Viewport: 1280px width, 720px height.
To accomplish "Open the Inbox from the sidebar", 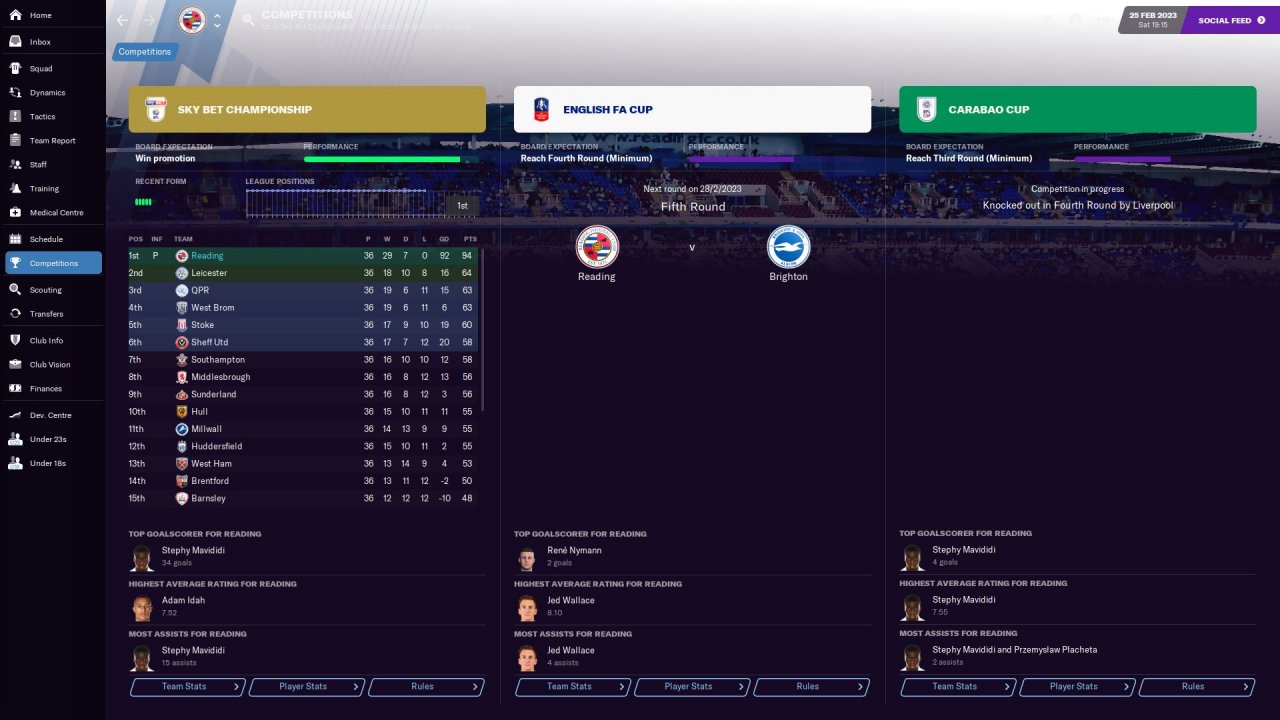I will coord(40,42).
